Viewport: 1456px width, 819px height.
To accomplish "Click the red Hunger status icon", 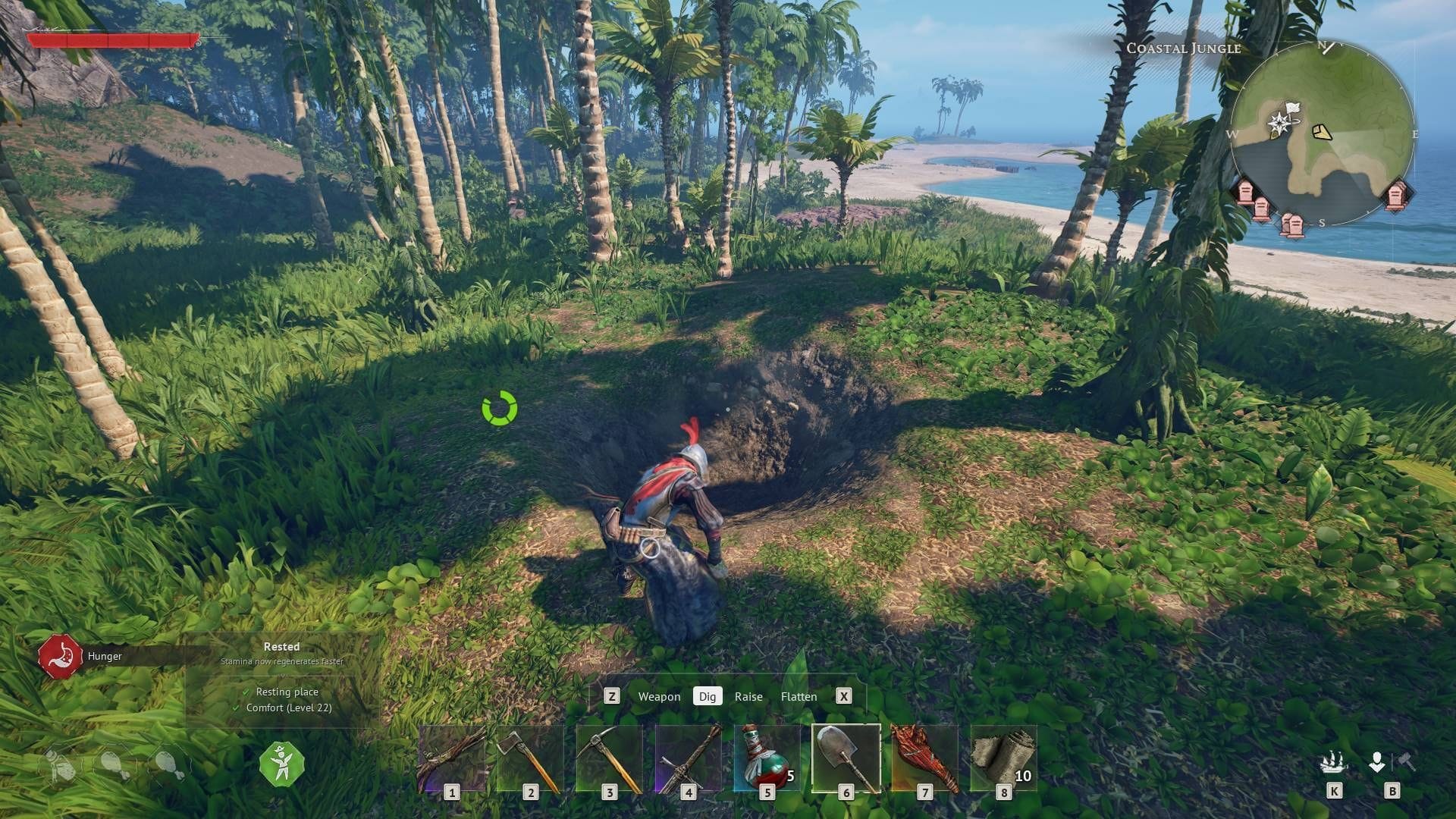I will click(x=60, y=656).
